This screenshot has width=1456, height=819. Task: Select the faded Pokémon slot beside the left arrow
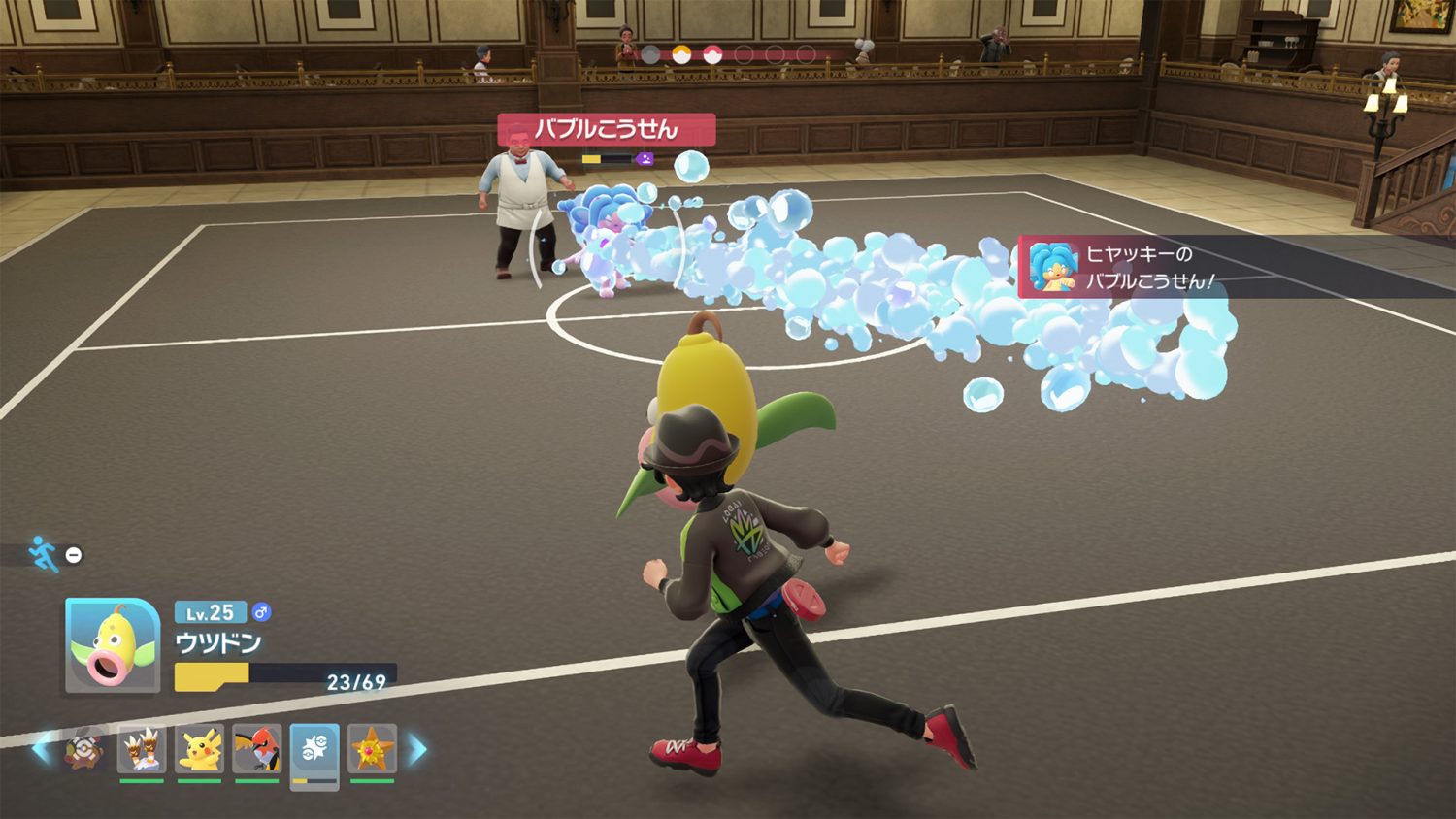tap(86, 750)
